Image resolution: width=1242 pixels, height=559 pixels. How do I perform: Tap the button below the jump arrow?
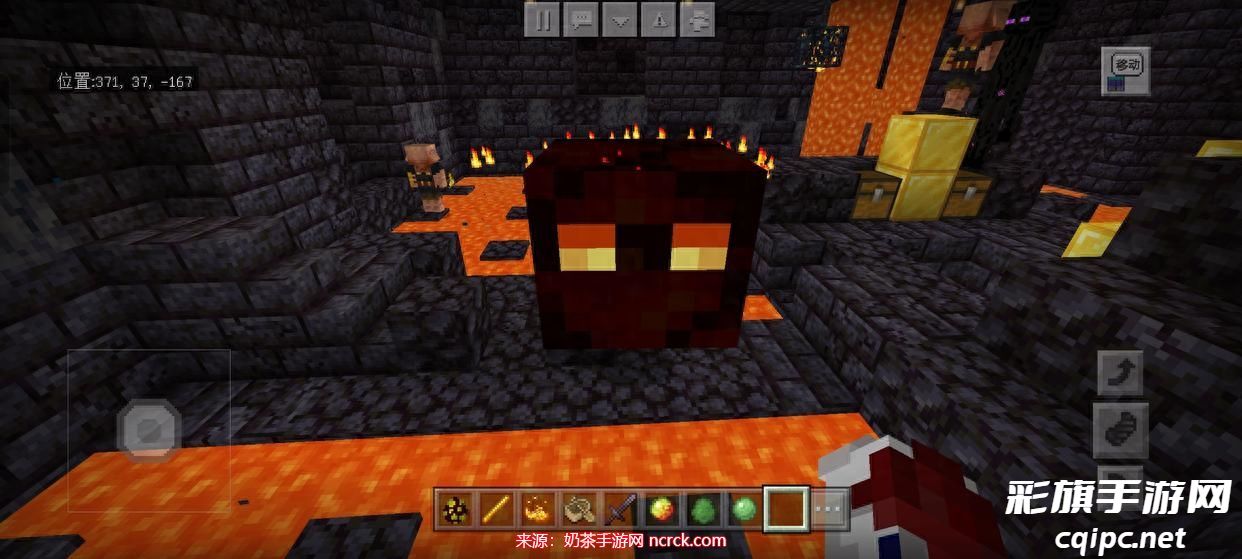tap(1120, 430)
